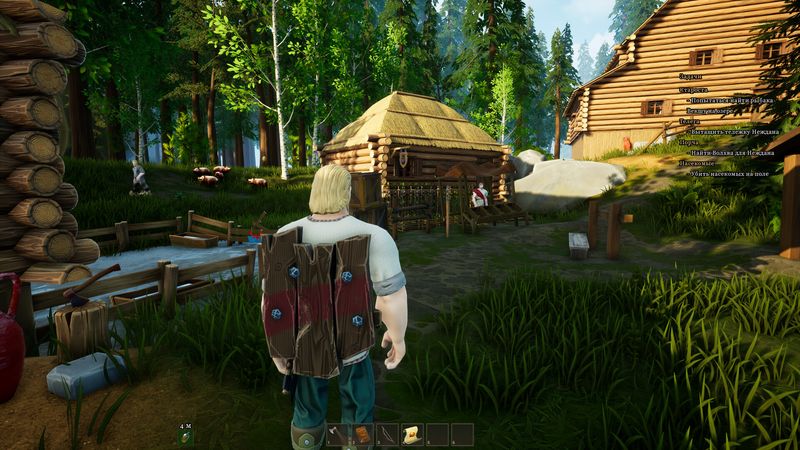Image resolution: width=800 pixels, height=450 pixels.
Task: Select the parchment scroll hotbar slot
Action: pos(411,435)
